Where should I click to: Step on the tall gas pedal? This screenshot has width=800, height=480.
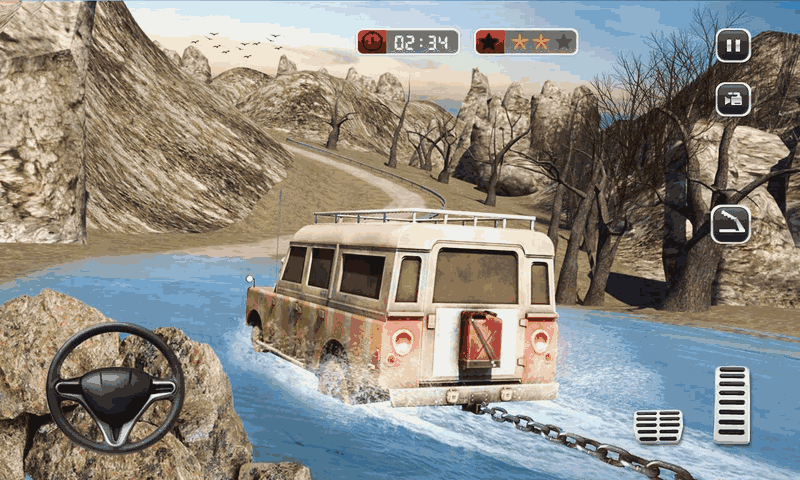[731, 404]
